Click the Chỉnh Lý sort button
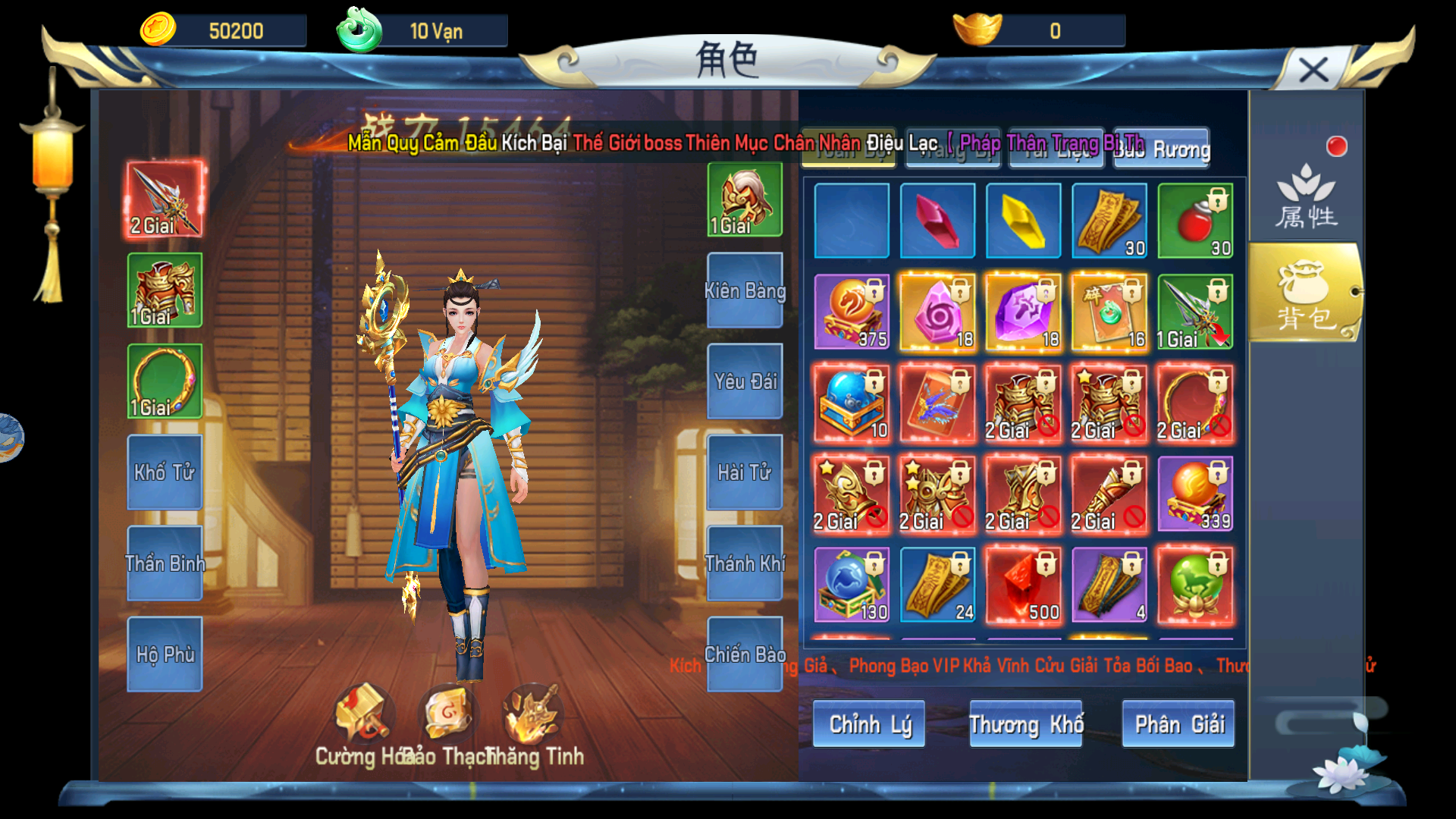This screenshot has width=1456, height=819. point(868,724)
